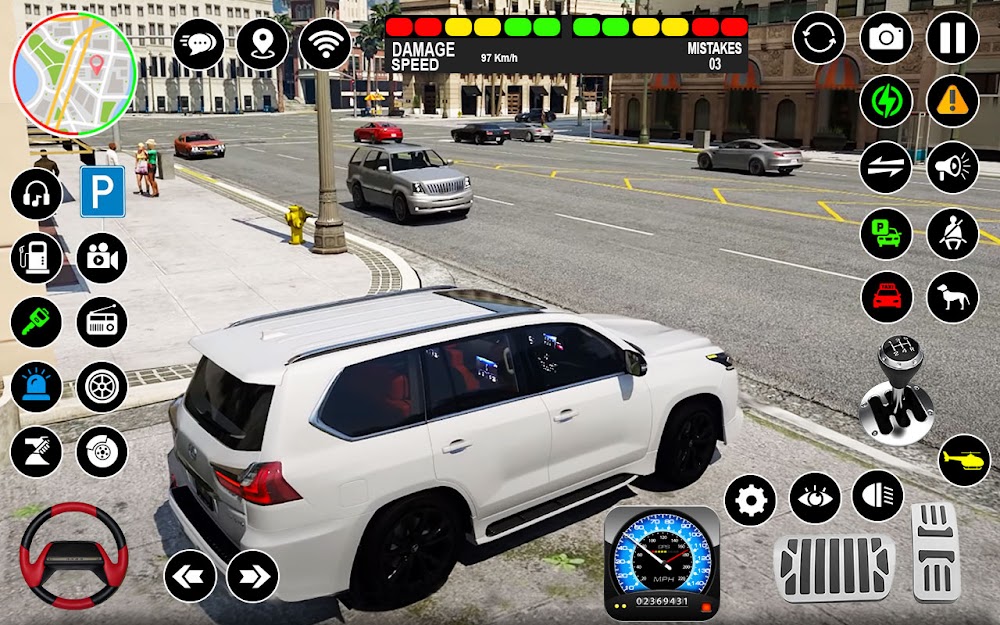The image size is (1000, 625).
Task: Turn on the radio
Action: 102,322
